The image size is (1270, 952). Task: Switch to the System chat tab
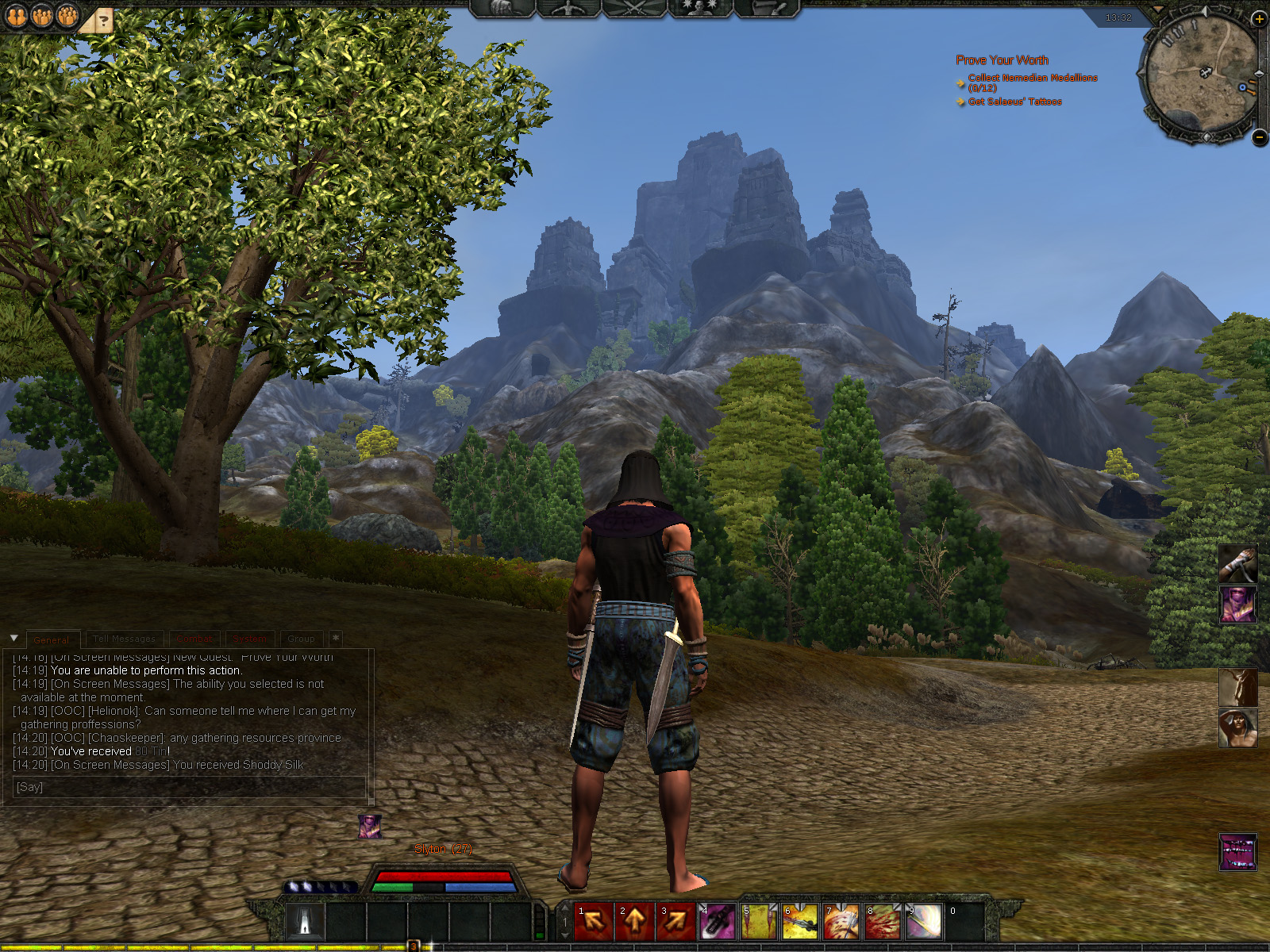pos(250,639)
